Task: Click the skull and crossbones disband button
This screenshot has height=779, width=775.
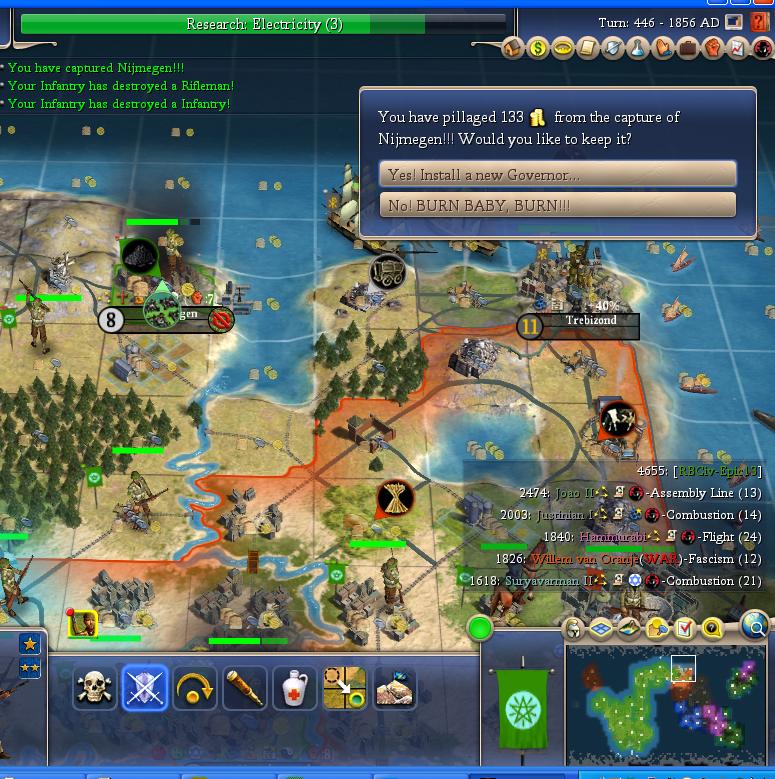Action: (95, 689)
